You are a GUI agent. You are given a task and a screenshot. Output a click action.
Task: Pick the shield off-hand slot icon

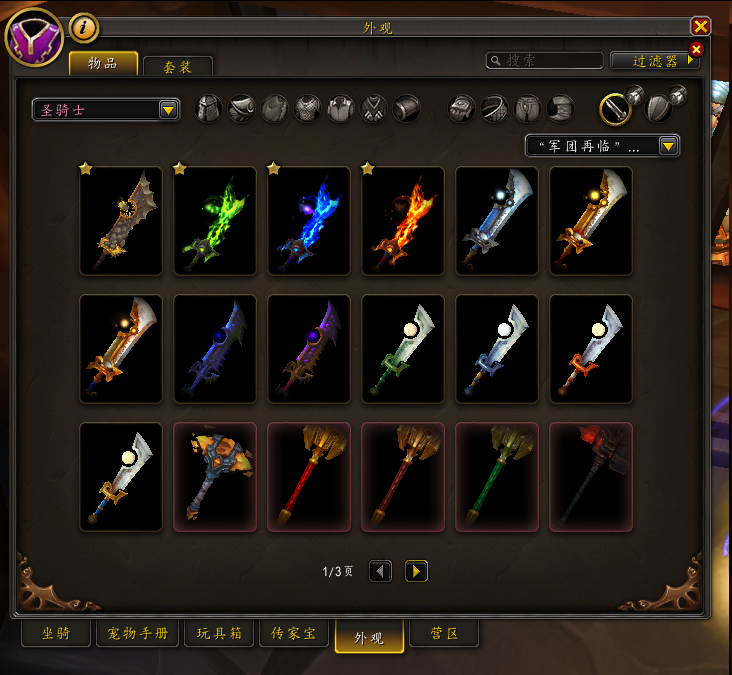tap(659, 107)
